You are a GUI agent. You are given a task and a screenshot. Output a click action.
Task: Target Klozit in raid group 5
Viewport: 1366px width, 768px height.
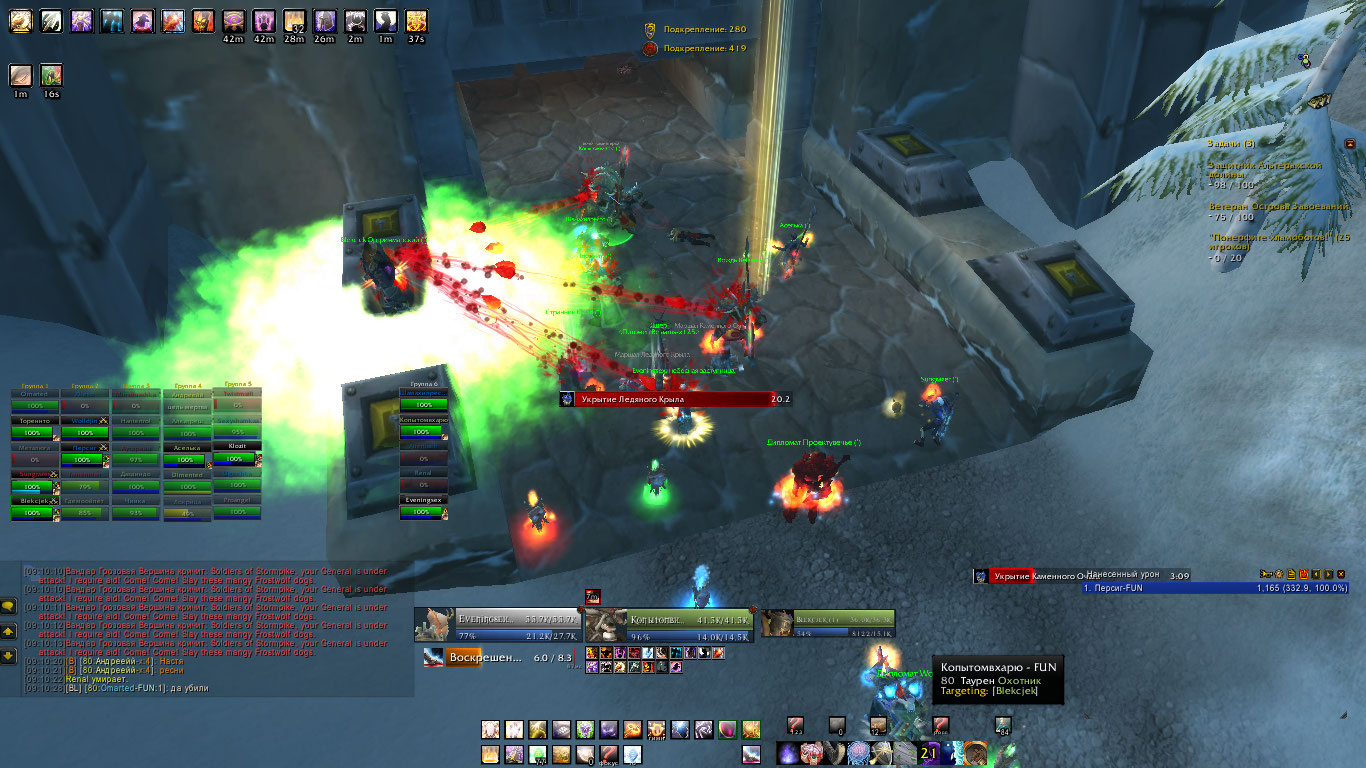click(236, 458)
